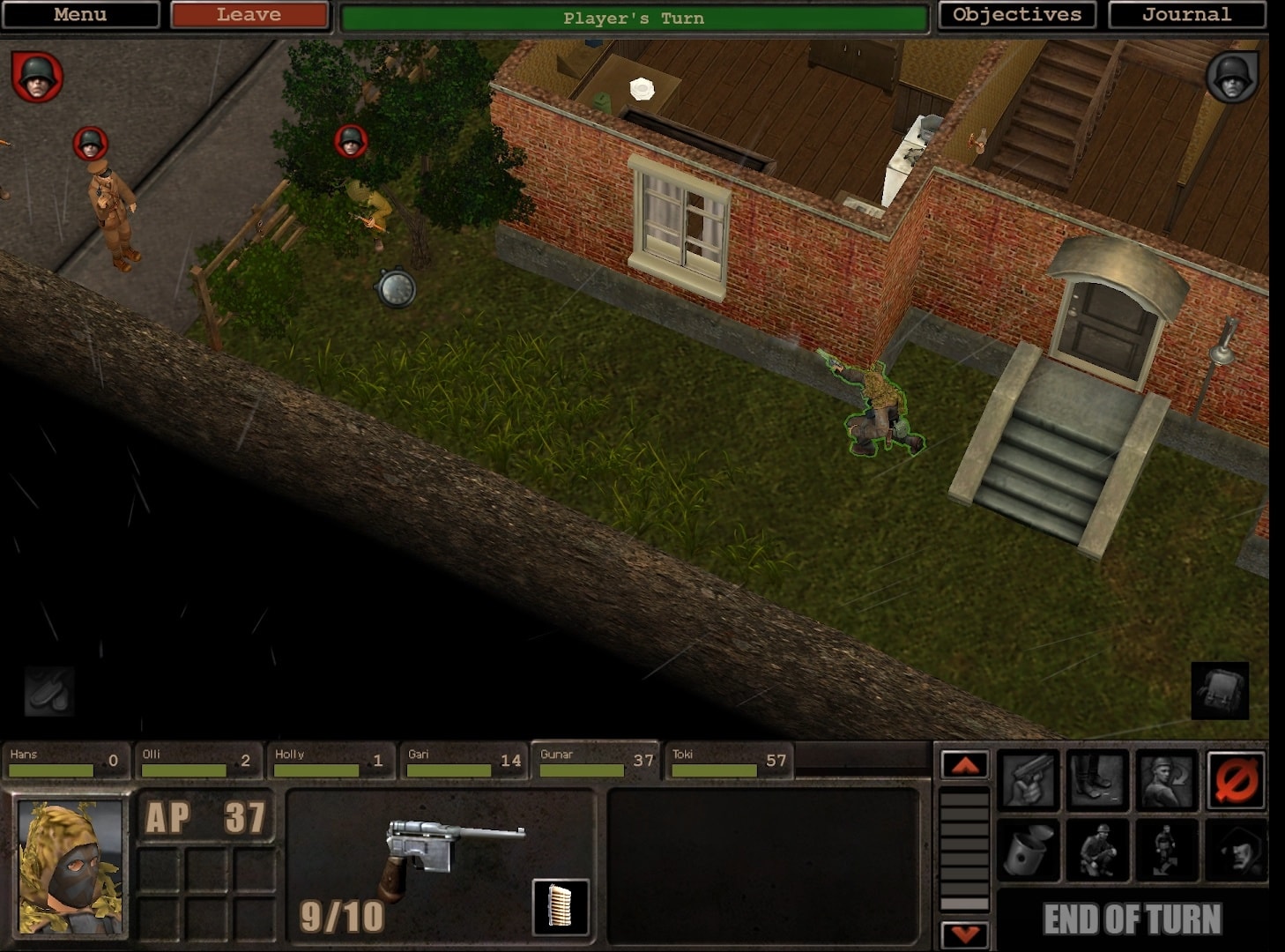Open the backpack inventory icon
Viewport: 1285px width, 952px height.
tap(1220, 690)
